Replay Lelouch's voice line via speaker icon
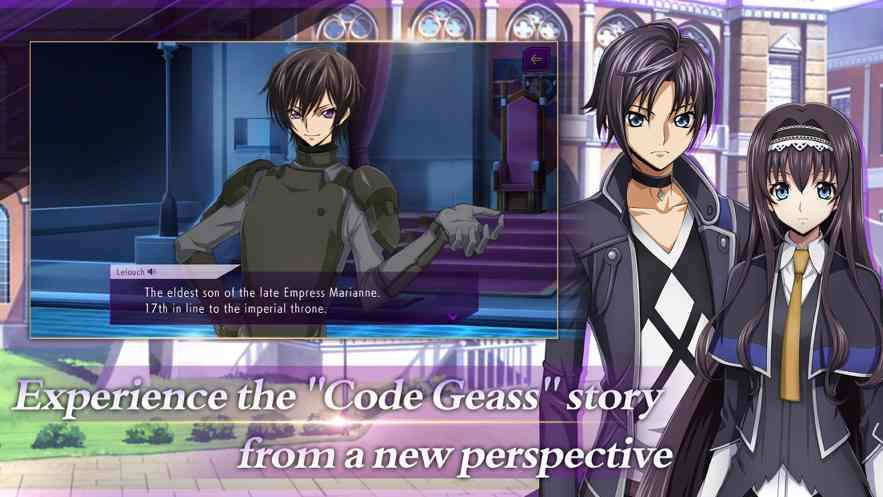 [152, 272]
